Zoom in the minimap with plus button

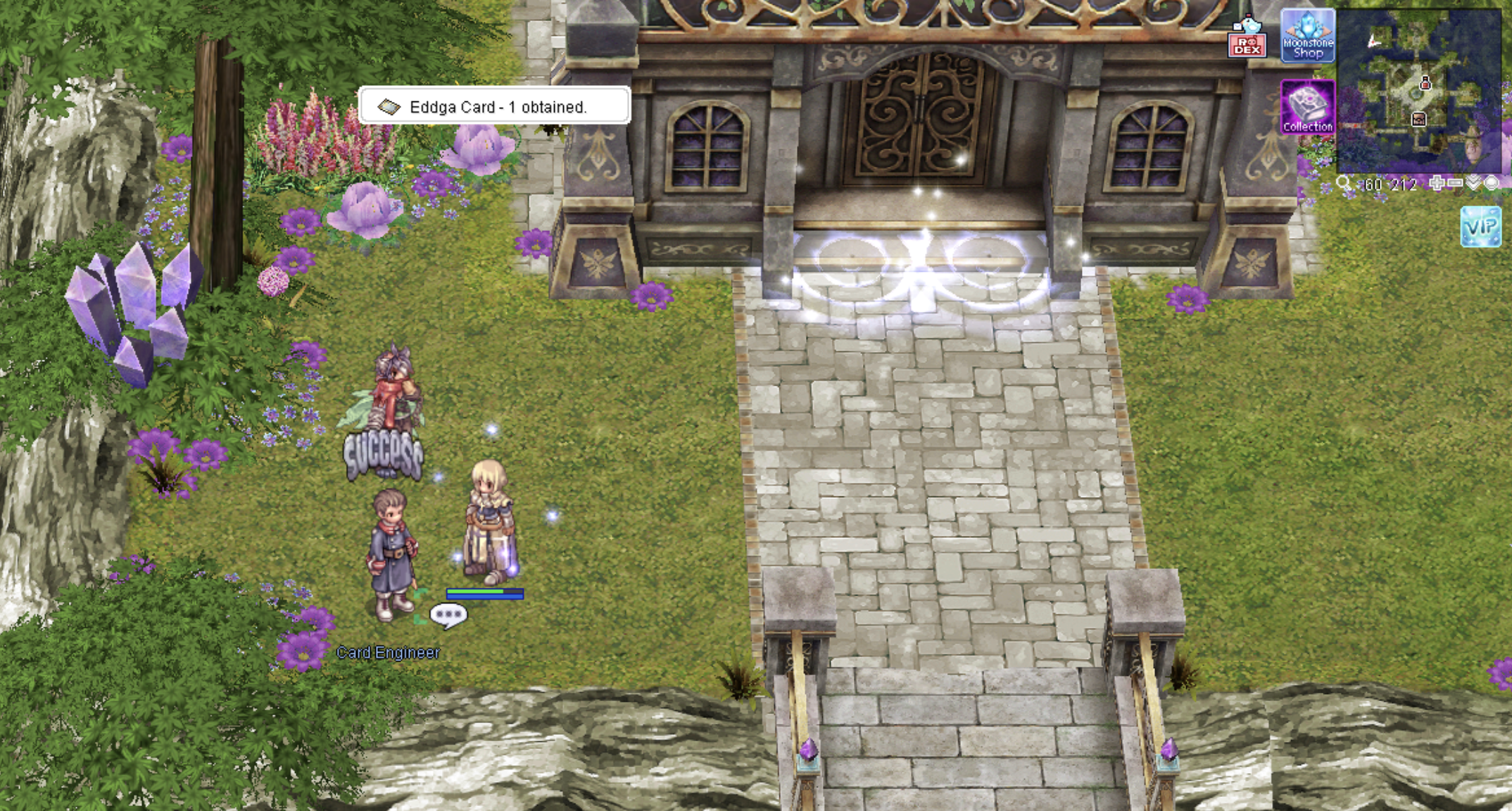coord(1437,184)
